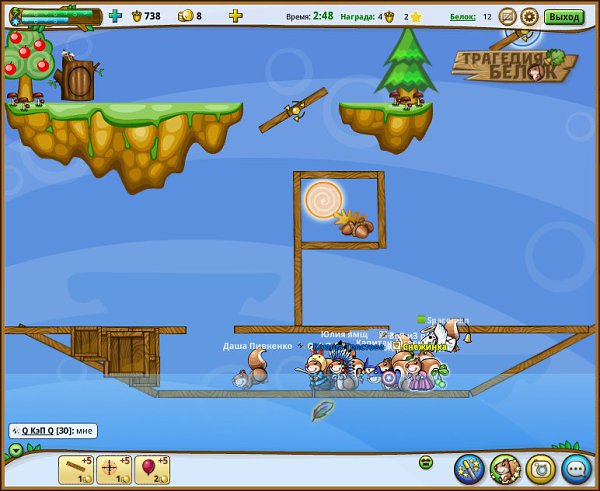
Task: Open chat with the speech bubble button
Action: [576, 467]
